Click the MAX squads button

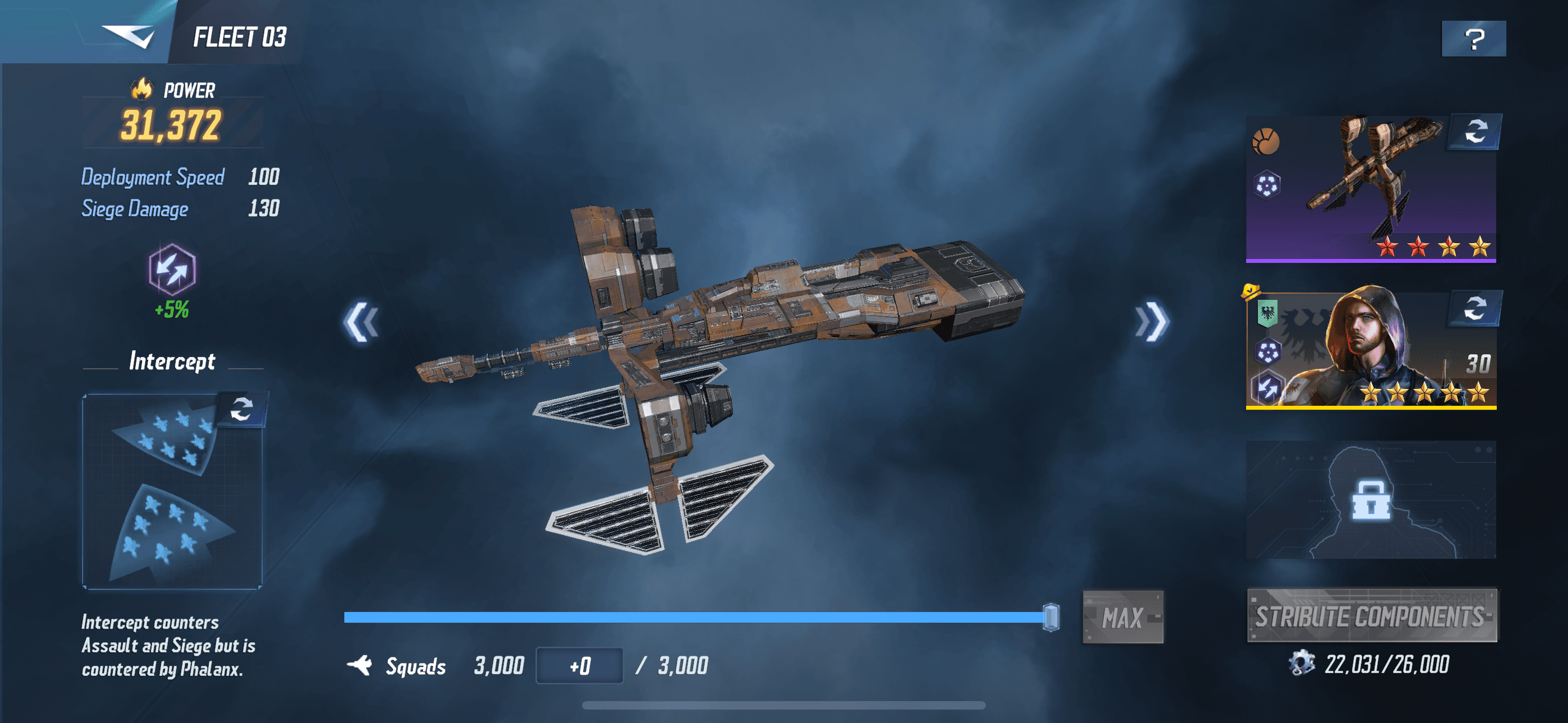click(x=1122, y=617)
